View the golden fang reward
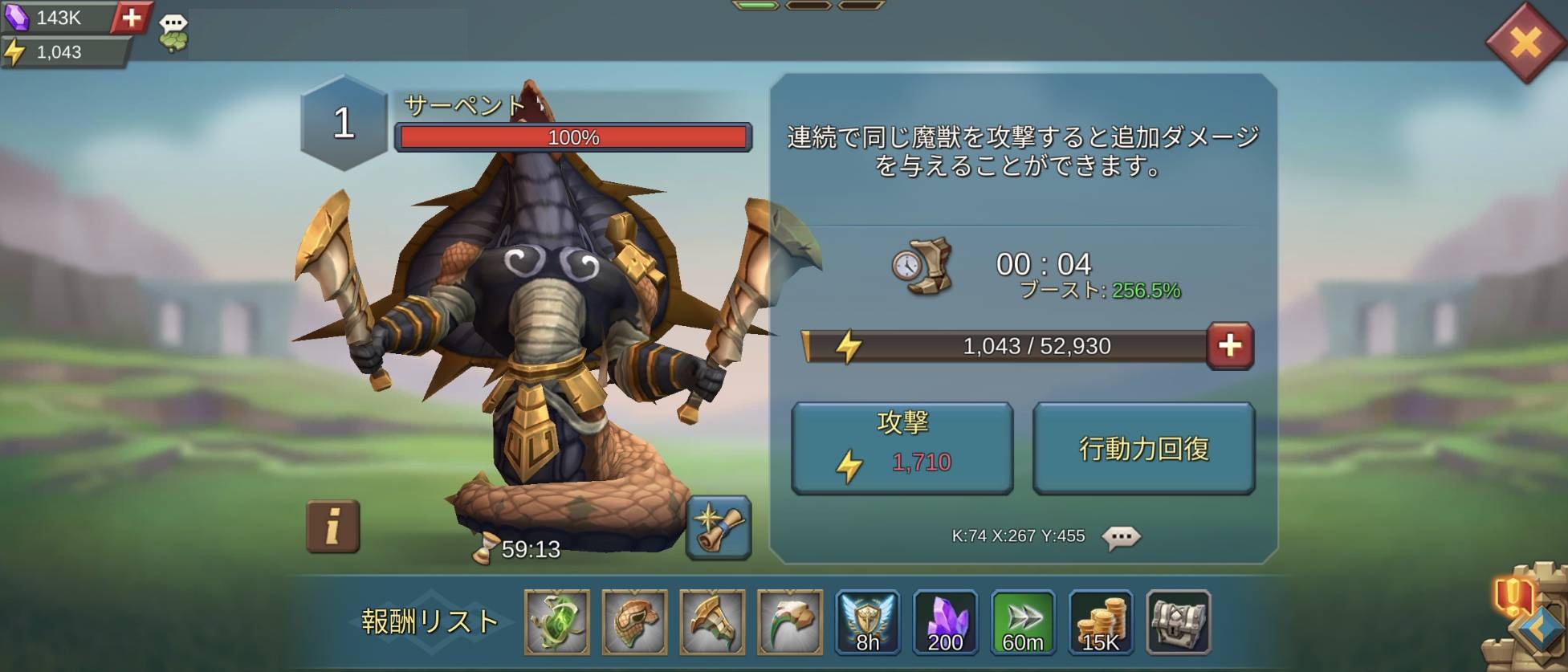Viewport: 1568px width, 672px height. click(712, 622)
